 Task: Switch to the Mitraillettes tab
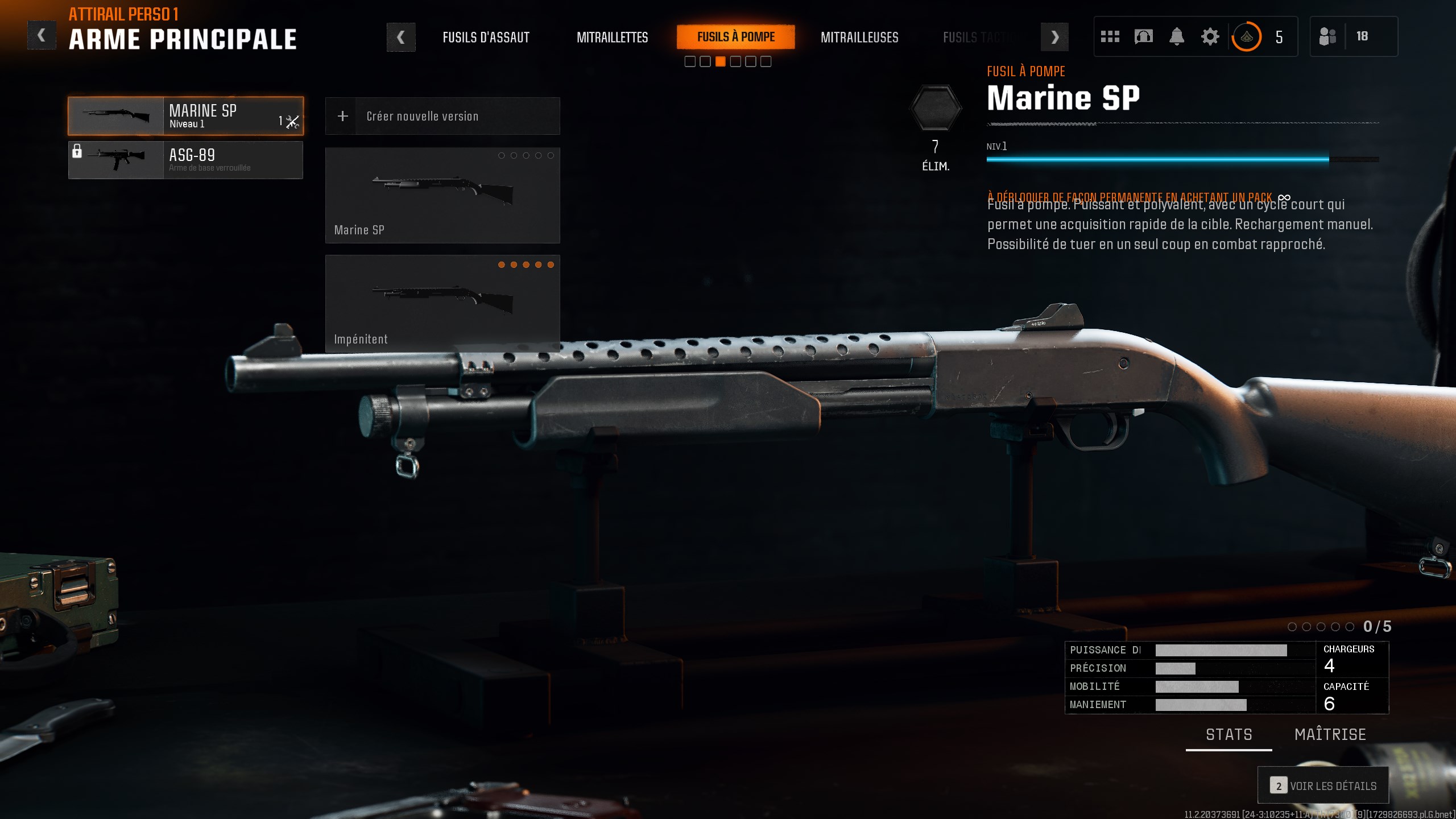613,38
